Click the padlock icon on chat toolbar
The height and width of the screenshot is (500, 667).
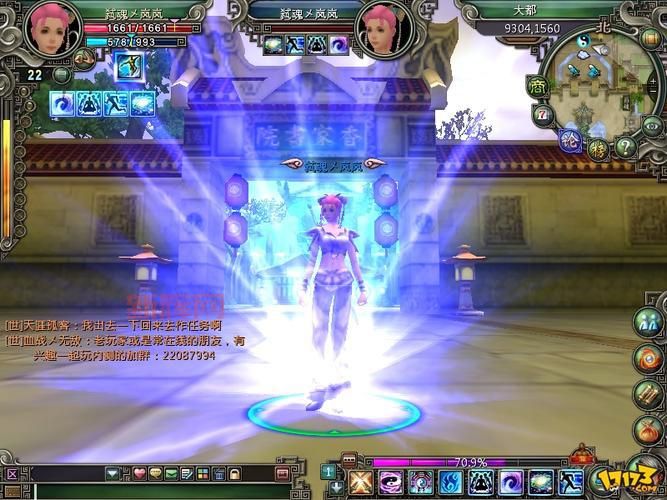click(233, 473)
